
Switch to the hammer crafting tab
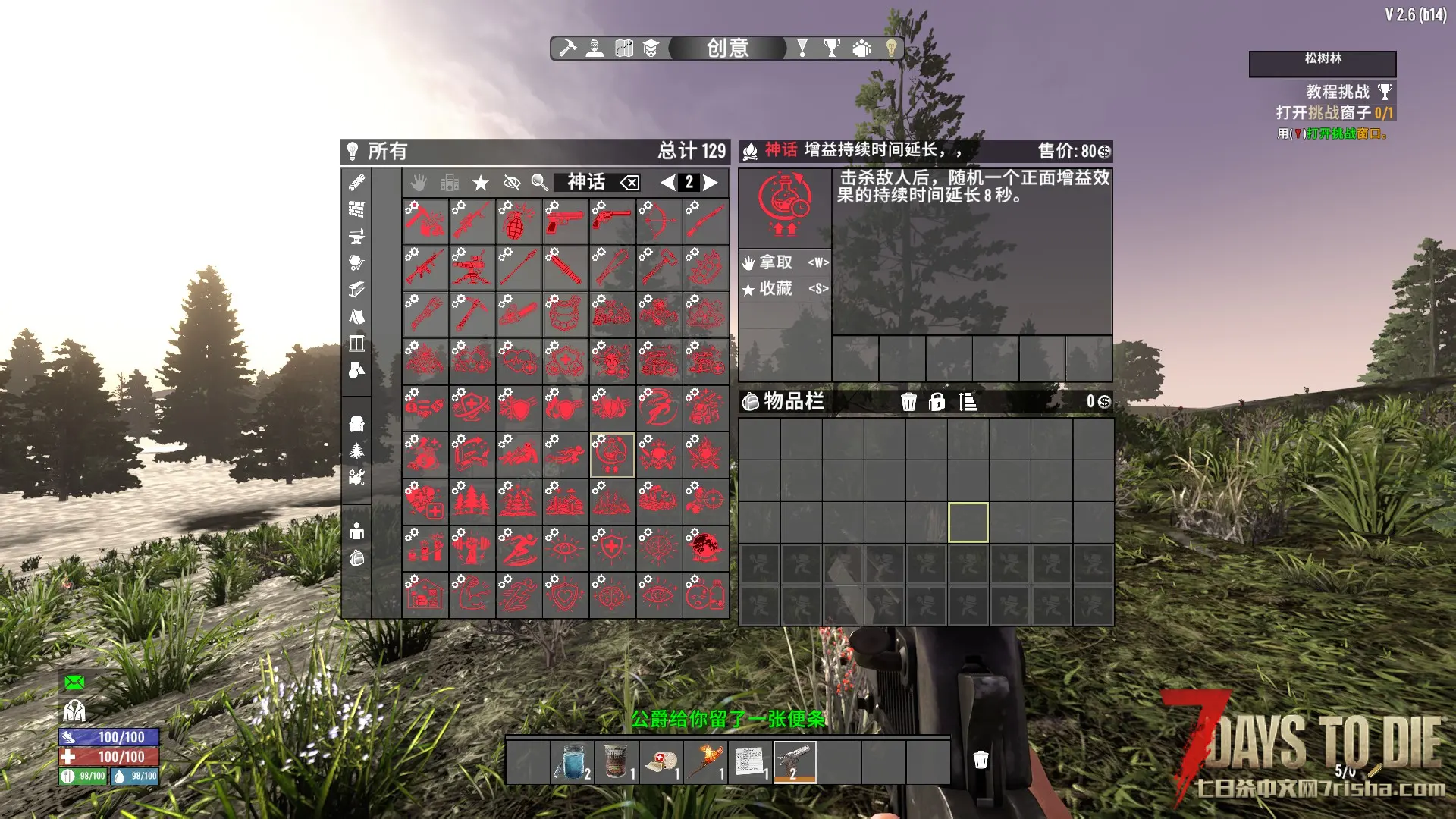(567, 49)
